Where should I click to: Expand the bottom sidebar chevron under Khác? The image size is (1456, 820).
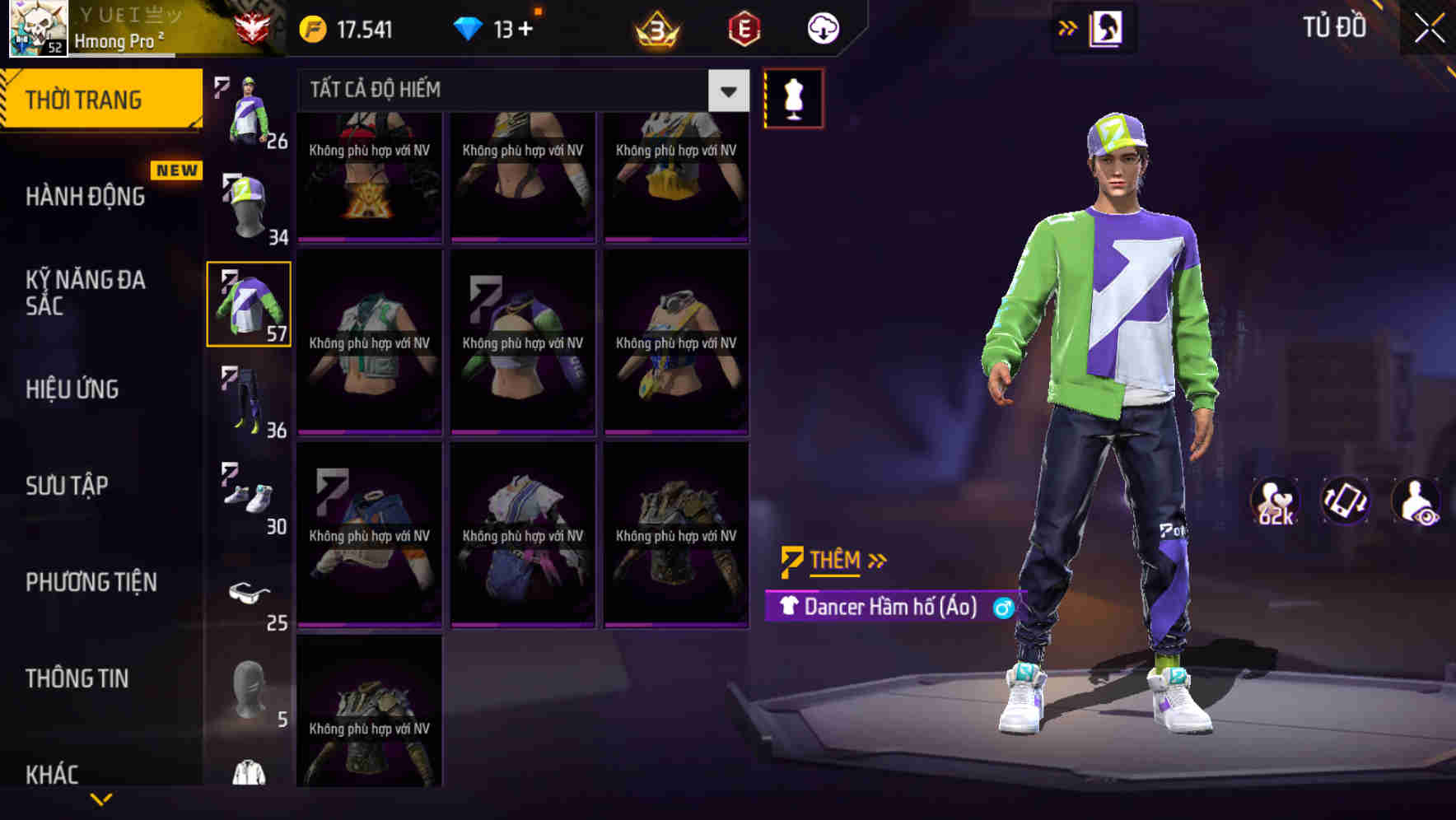pos(101,798)
